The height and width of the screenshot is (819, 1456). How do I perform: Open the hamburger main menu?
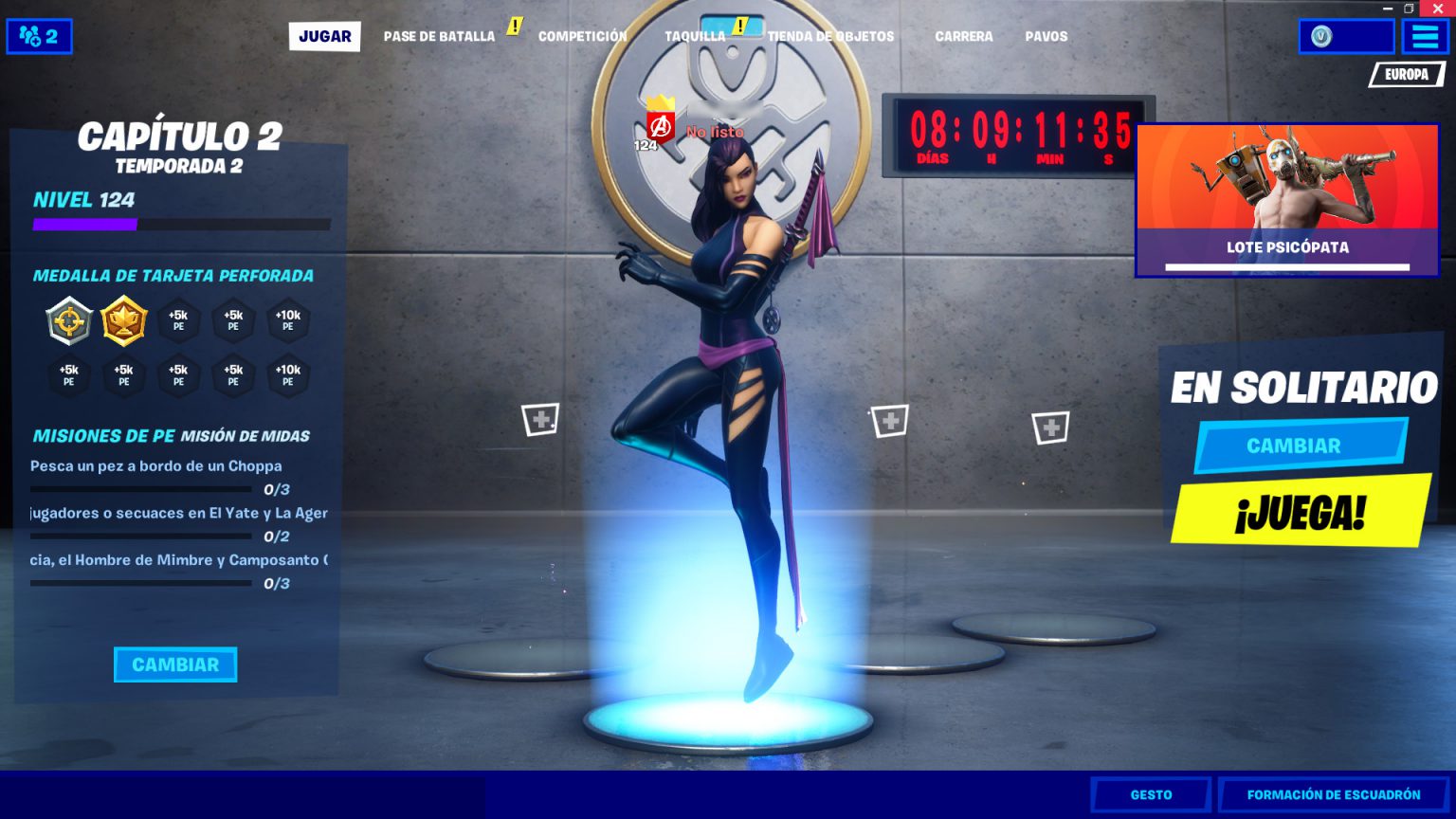[x=1425, y=37]
